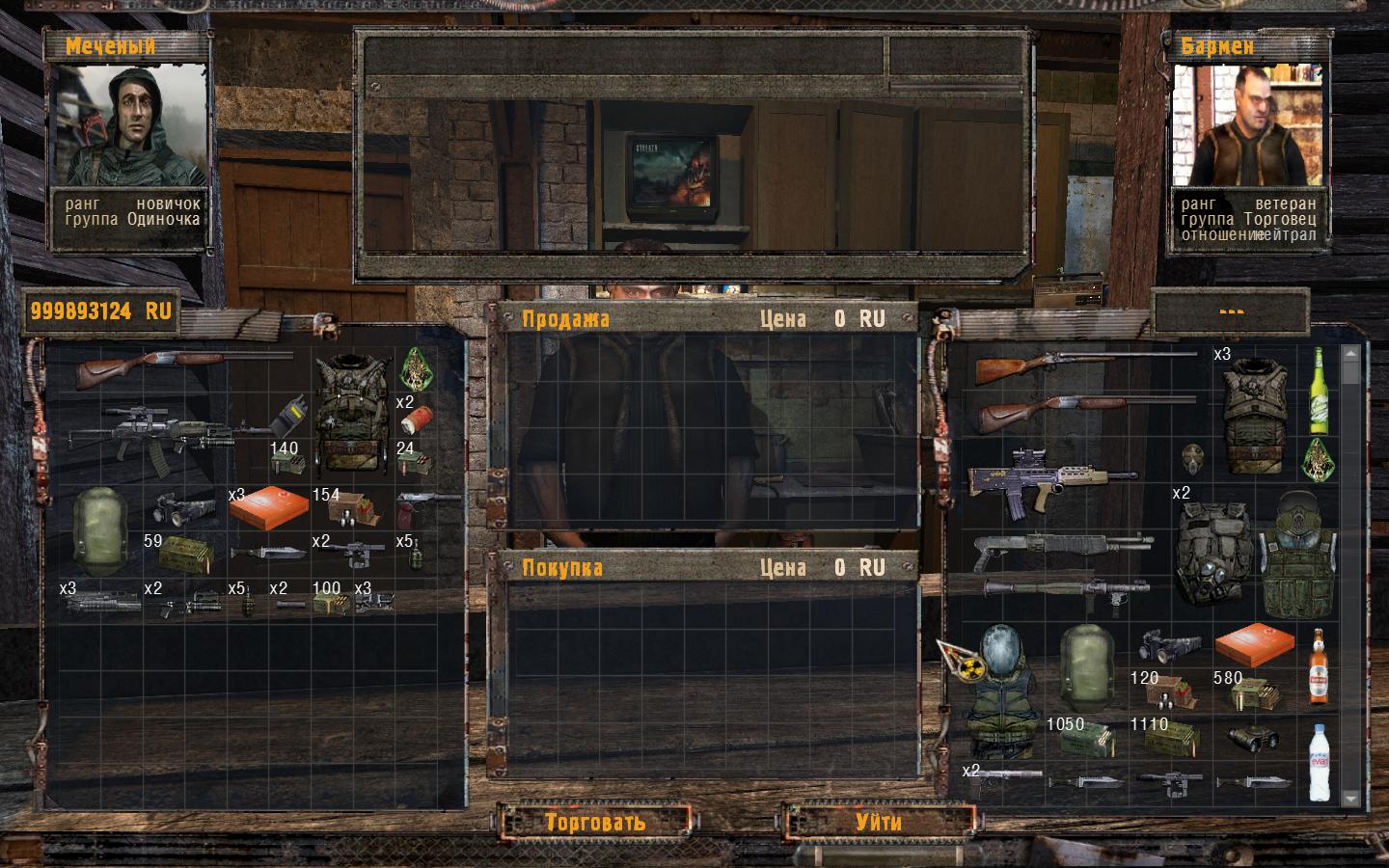Click the trader inventory scroll-down arrow

1351,798
